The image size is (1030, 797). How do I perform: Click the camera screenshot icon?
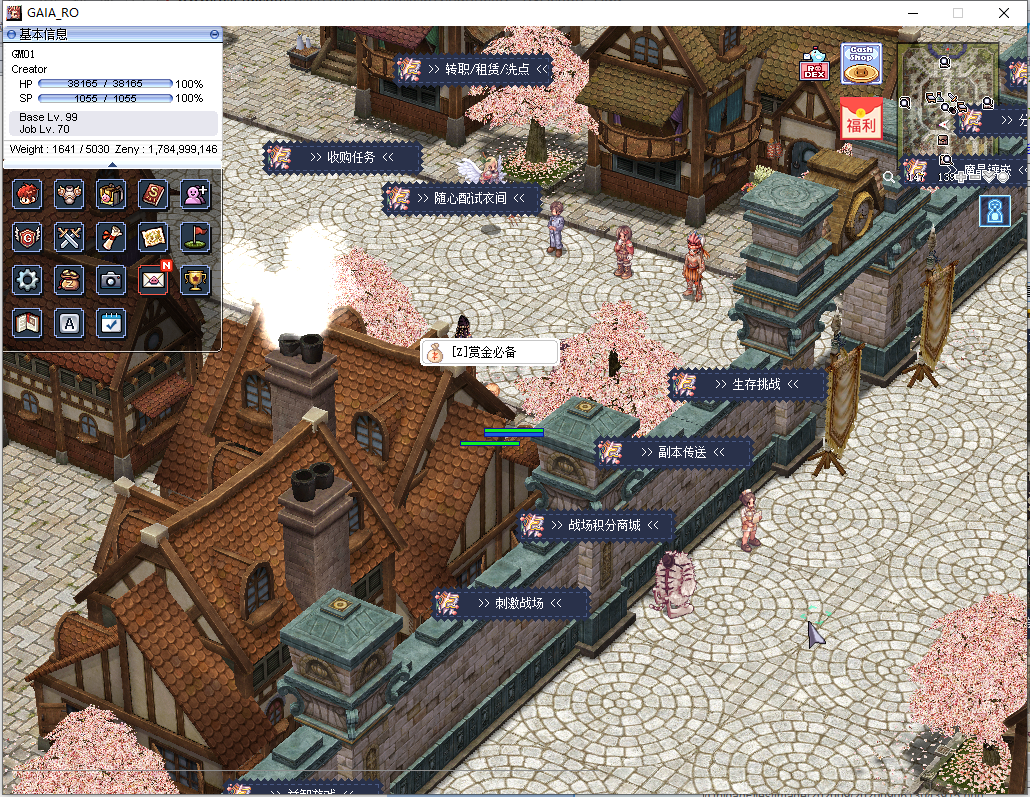coord(111,280)
